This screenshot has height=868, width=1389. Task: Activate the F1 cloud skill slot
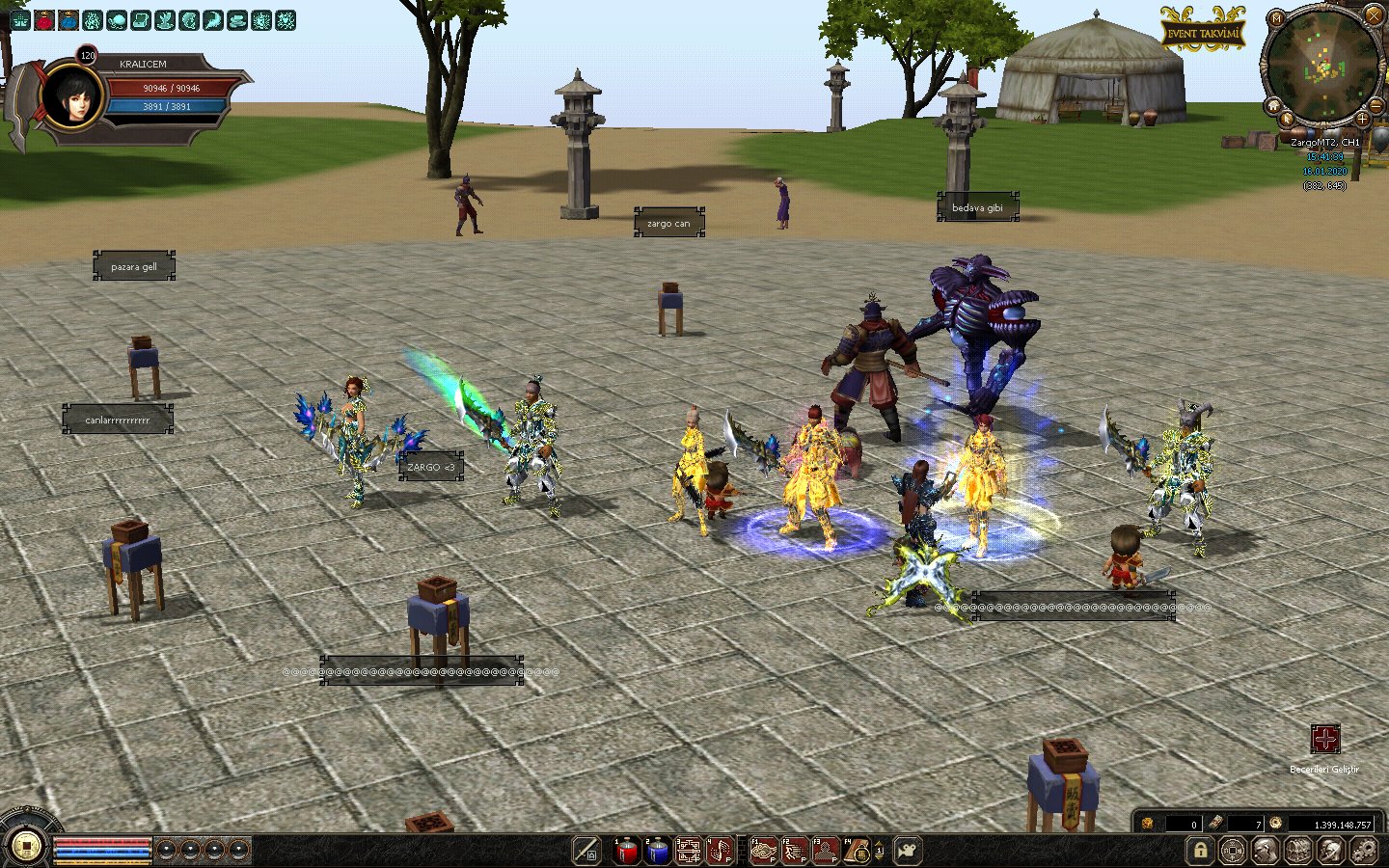763,852
